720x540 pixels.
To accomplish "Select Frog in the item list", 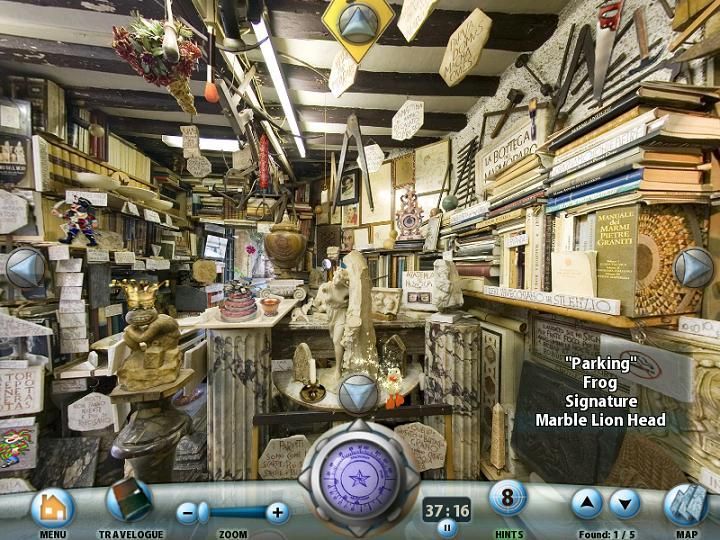I will [600, 382].
